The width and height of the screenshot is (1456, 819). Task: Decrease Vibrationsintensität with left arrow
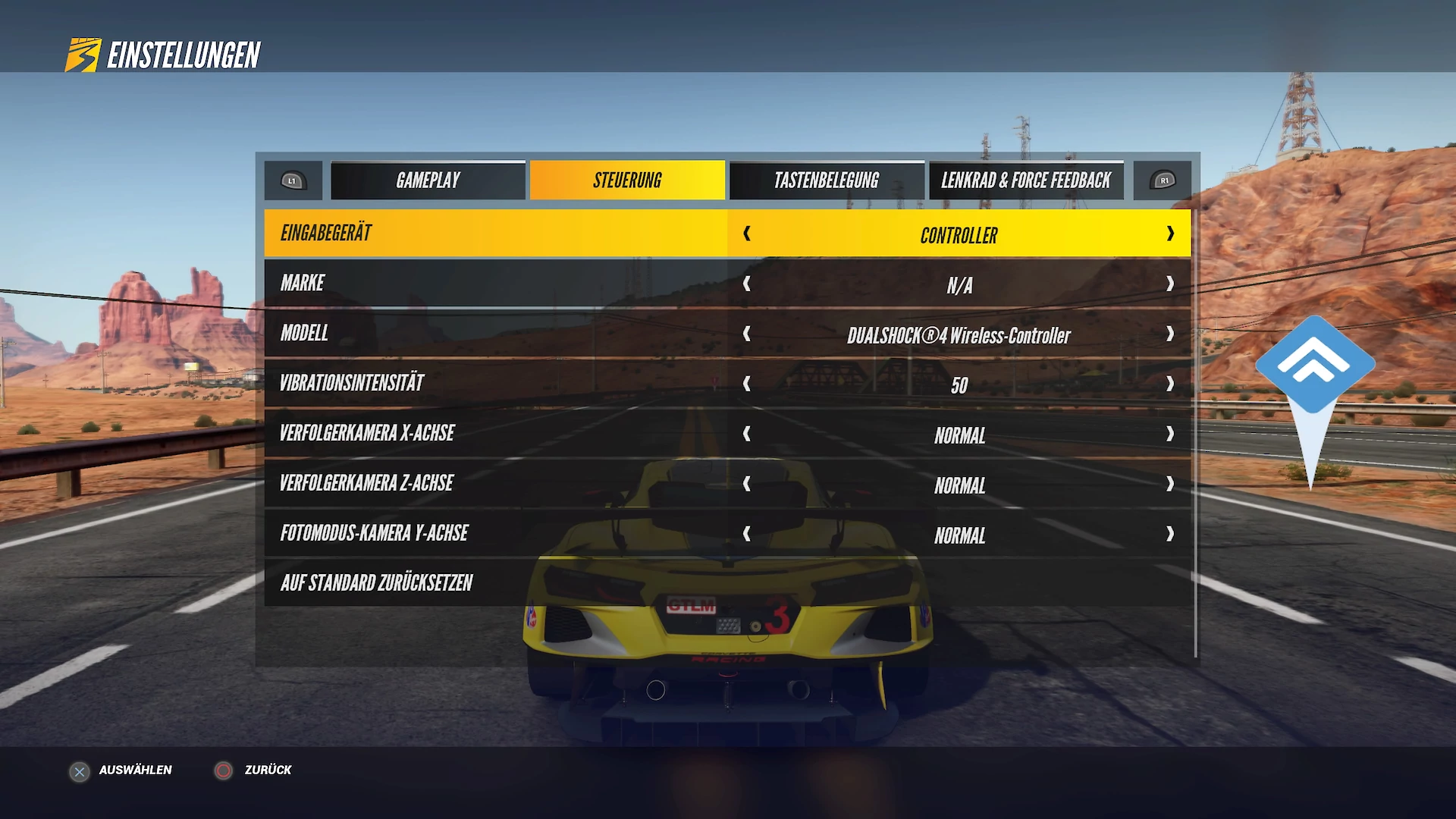pyautogui.click(x=747, y=384)
